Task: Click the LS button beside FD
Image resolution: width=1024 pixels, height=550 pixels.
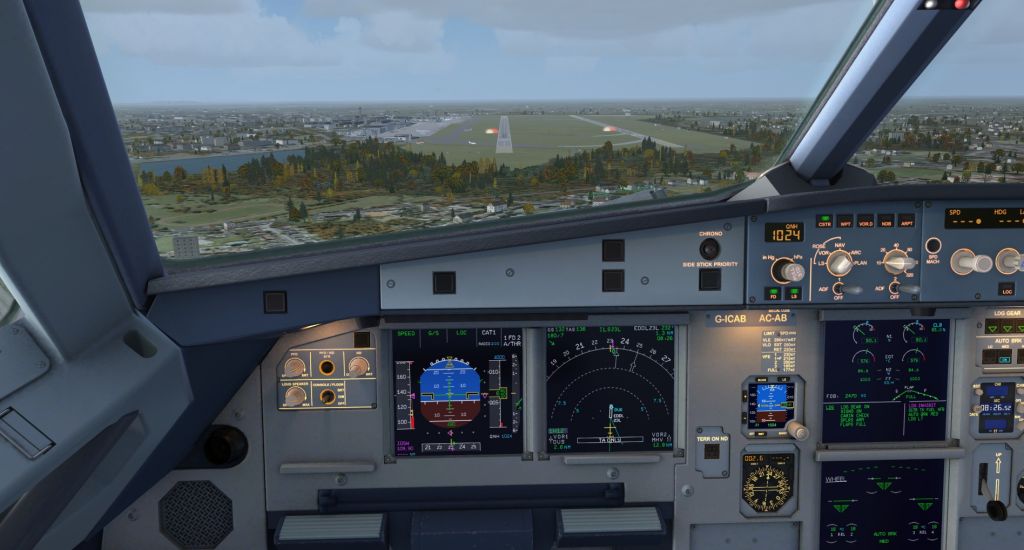Action: tap(794, 293)
